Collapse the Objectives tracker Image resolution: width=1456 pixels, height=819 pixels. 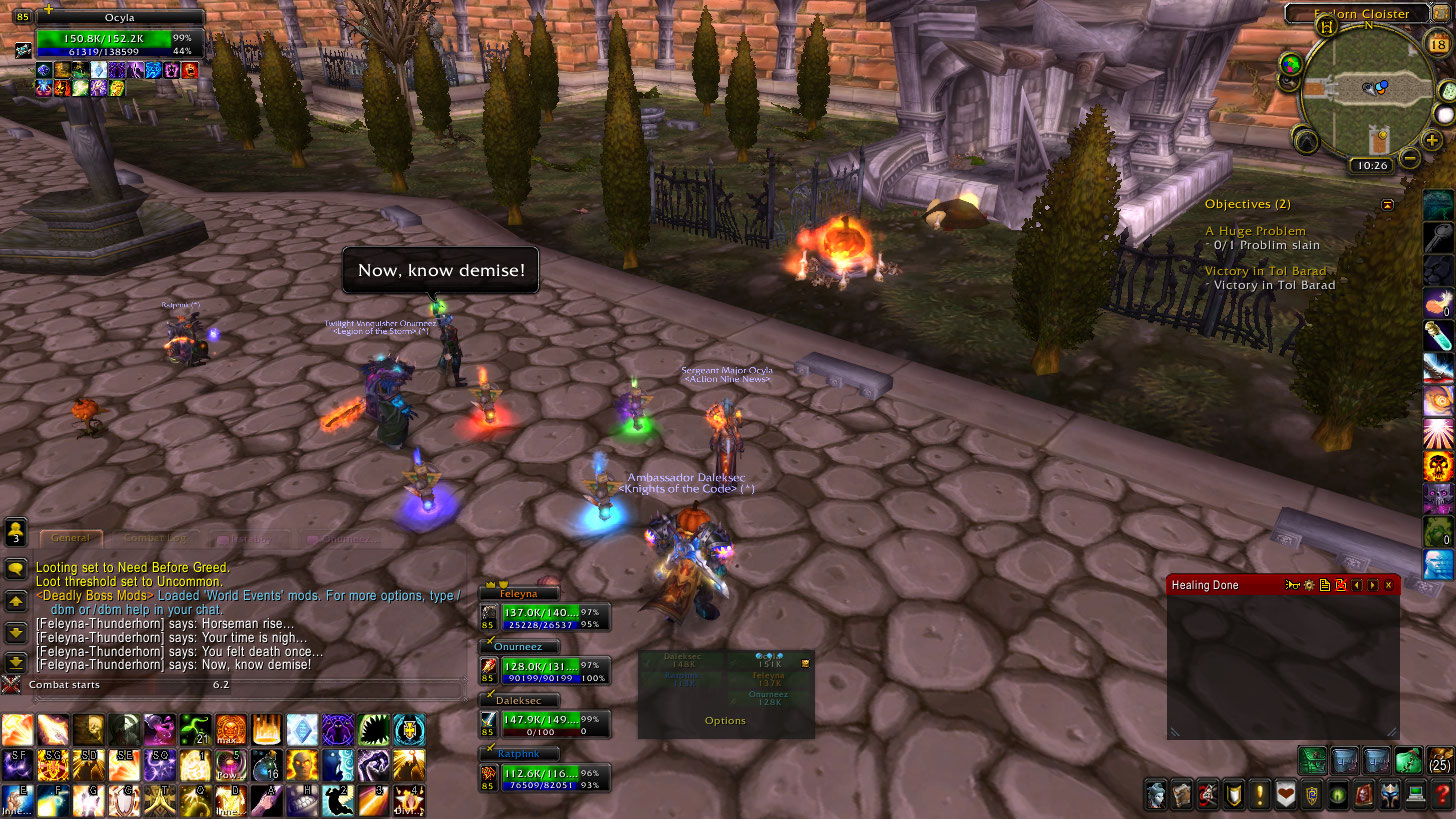point(1387,204)
